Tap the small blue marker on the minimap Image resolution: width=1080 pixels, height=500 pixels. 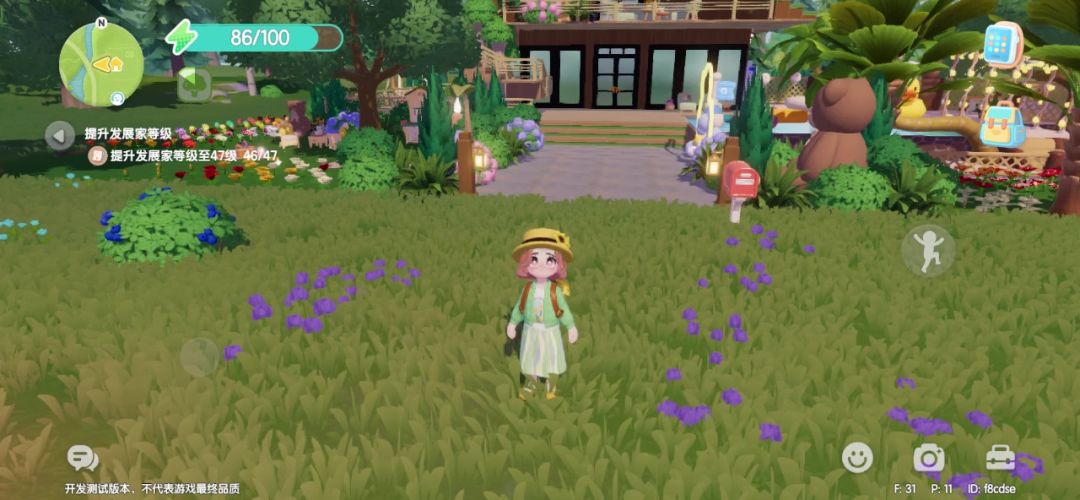coord(117,98)
